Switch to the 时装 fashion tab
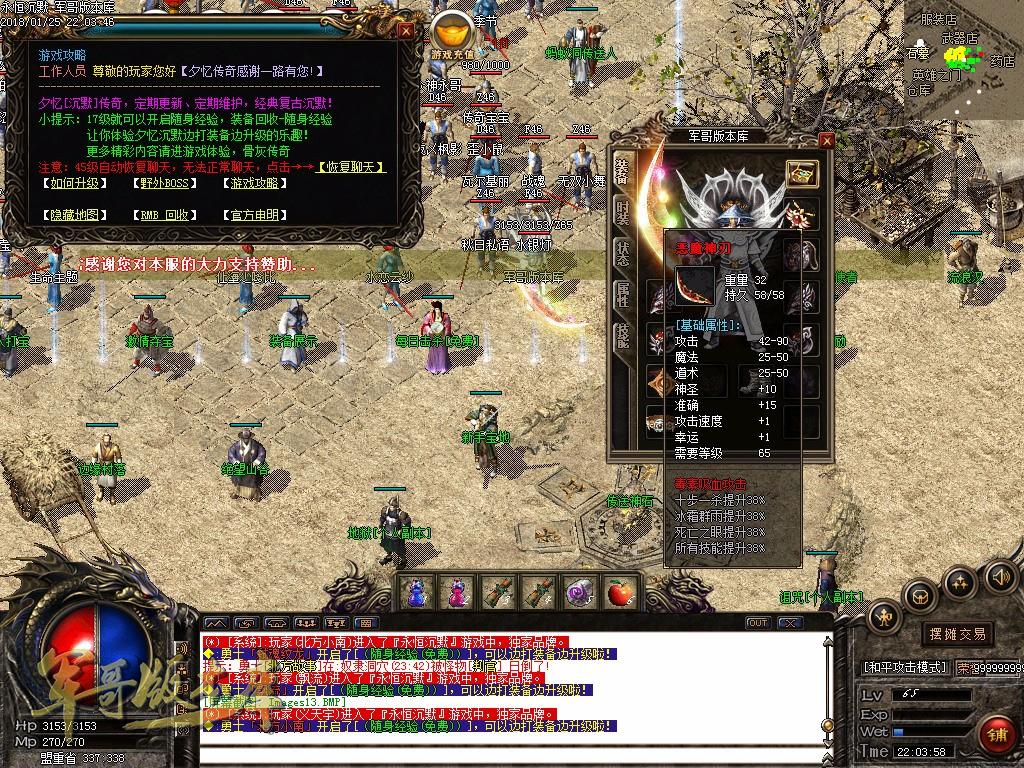Viewport: 1024px width, 768px height. click(x=622, y=211)
